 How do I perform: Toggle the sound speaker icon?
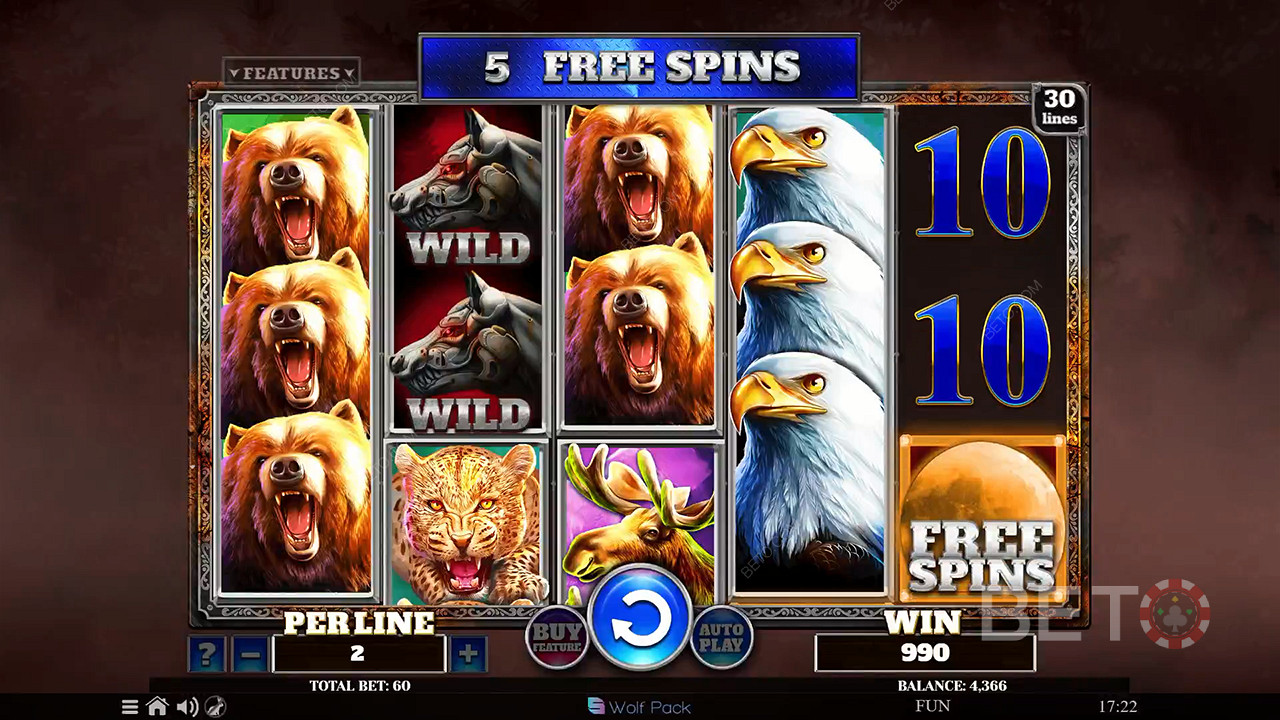[x=186, y=707]
